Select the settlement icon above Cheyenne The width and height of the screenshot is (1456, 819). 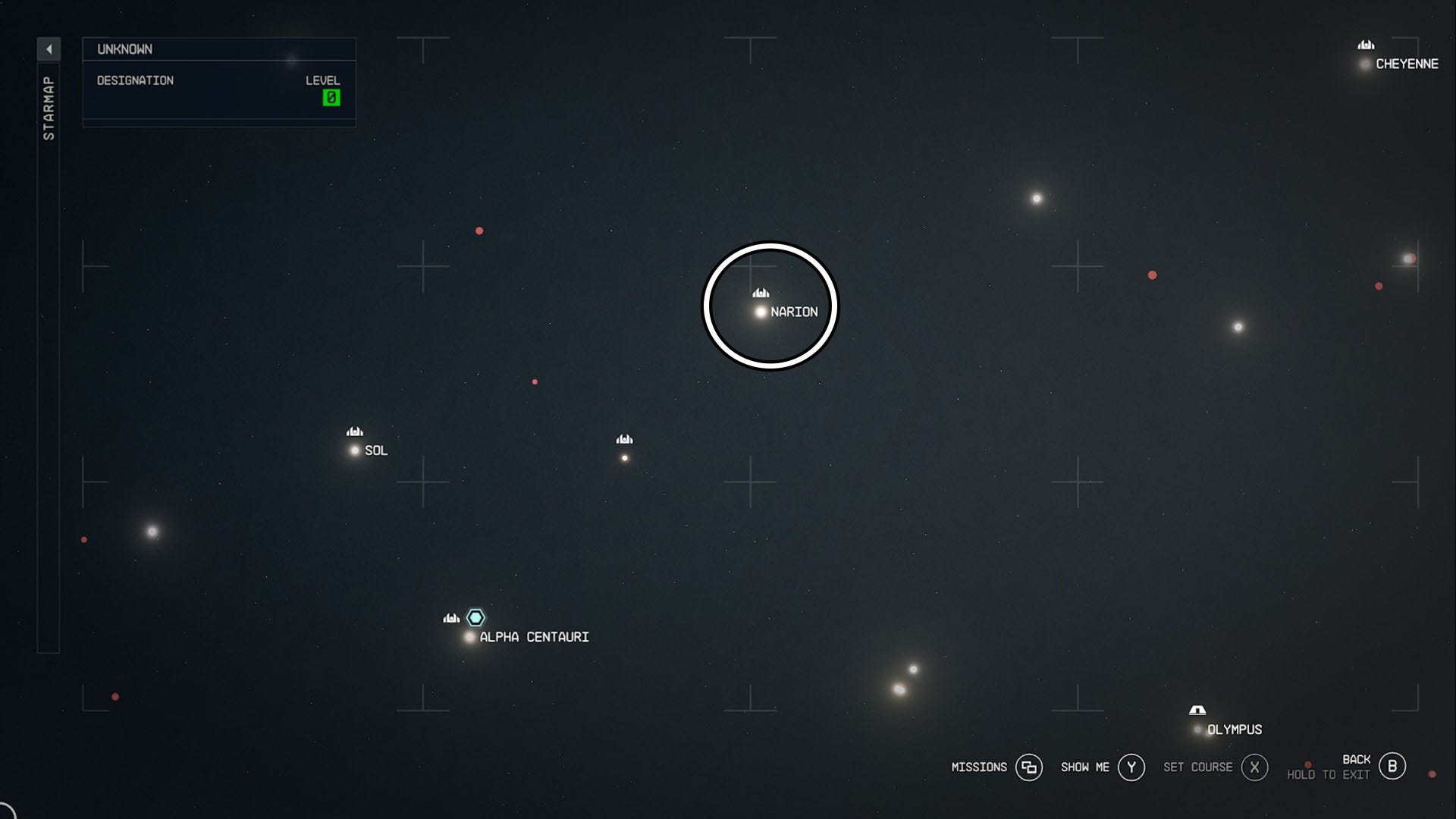[1365, 45]
